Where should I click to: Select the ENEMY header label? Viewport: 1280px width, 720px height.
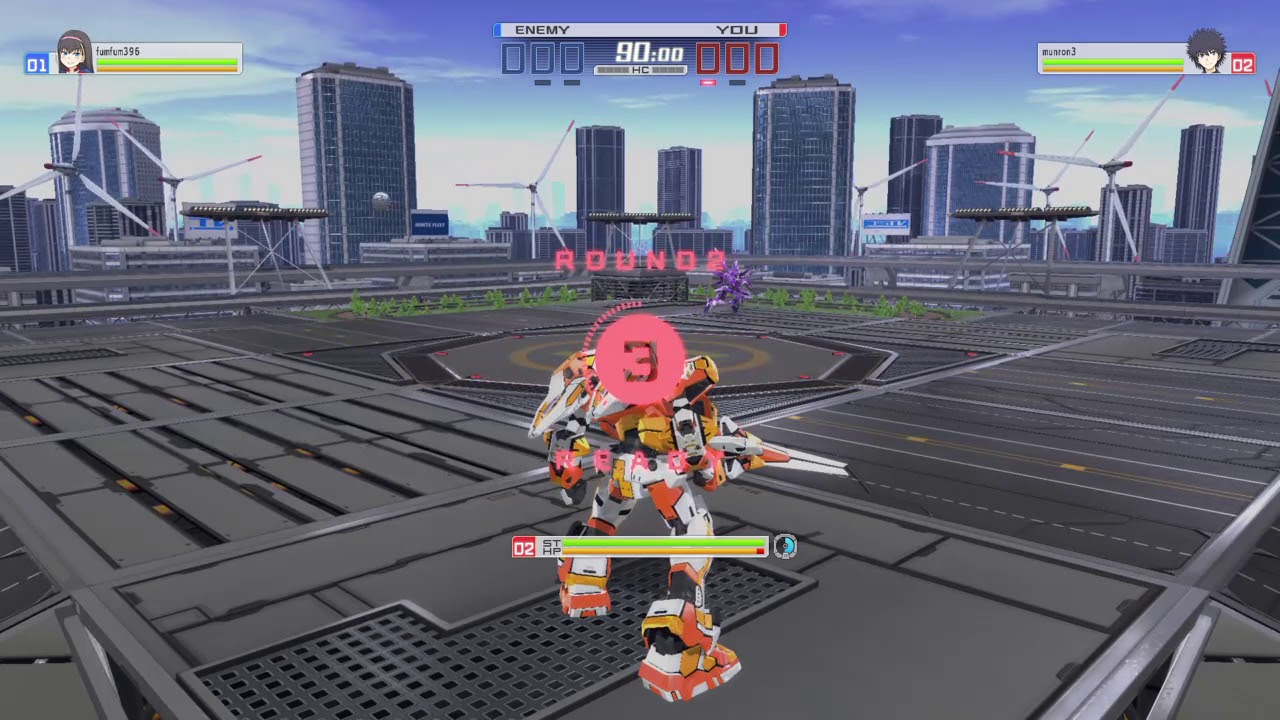(x=543, y=30)
